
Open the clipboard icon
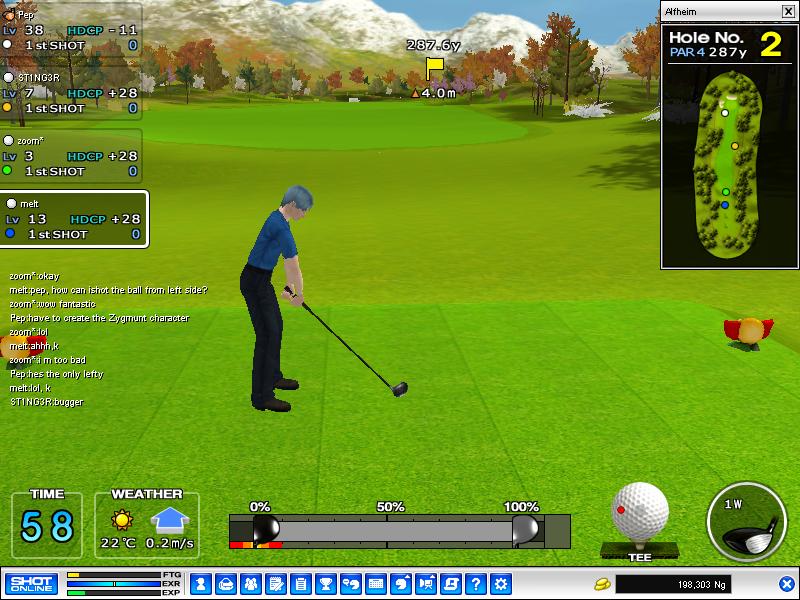[300, 583]
